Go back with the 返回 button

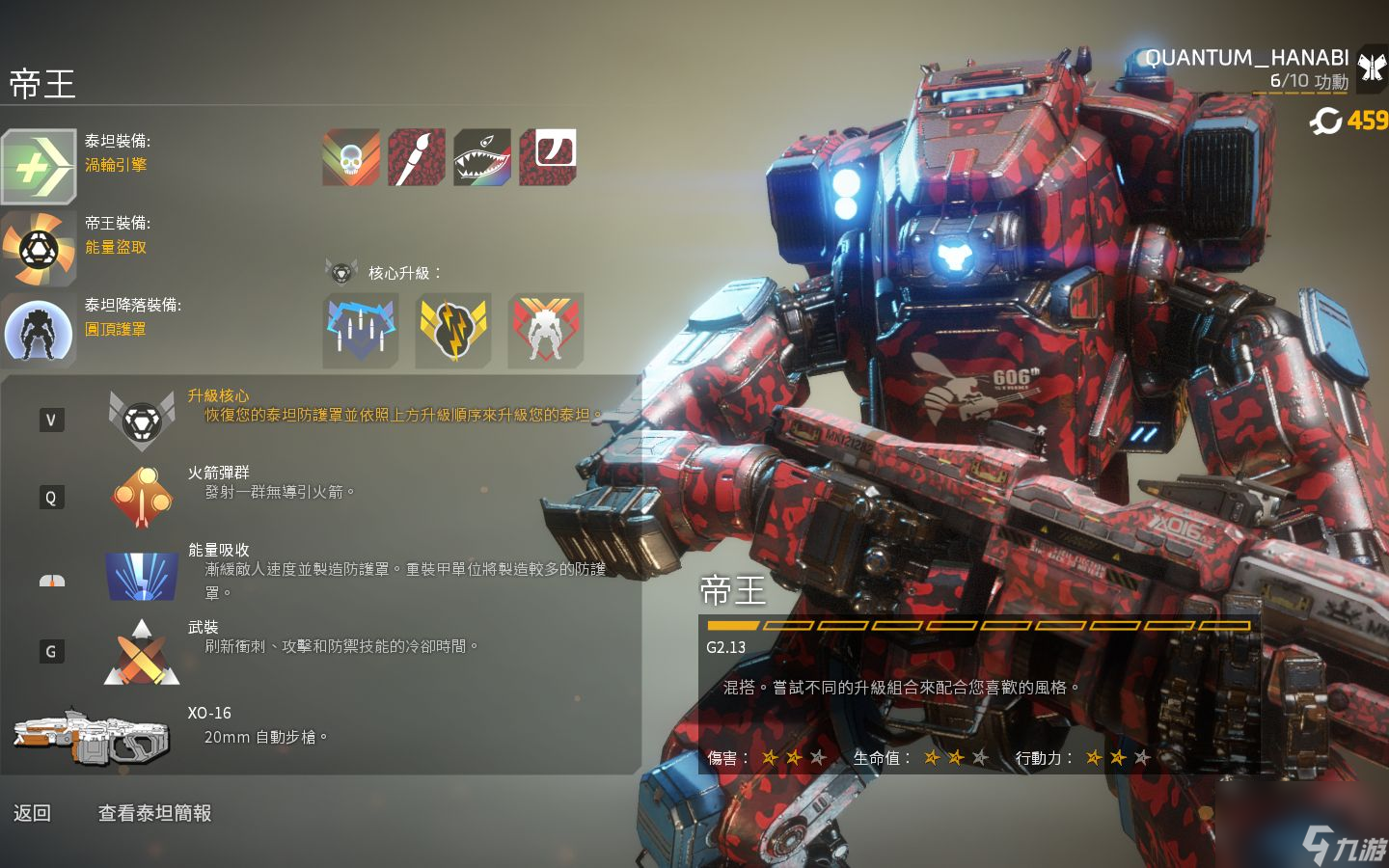click(32, 813)
